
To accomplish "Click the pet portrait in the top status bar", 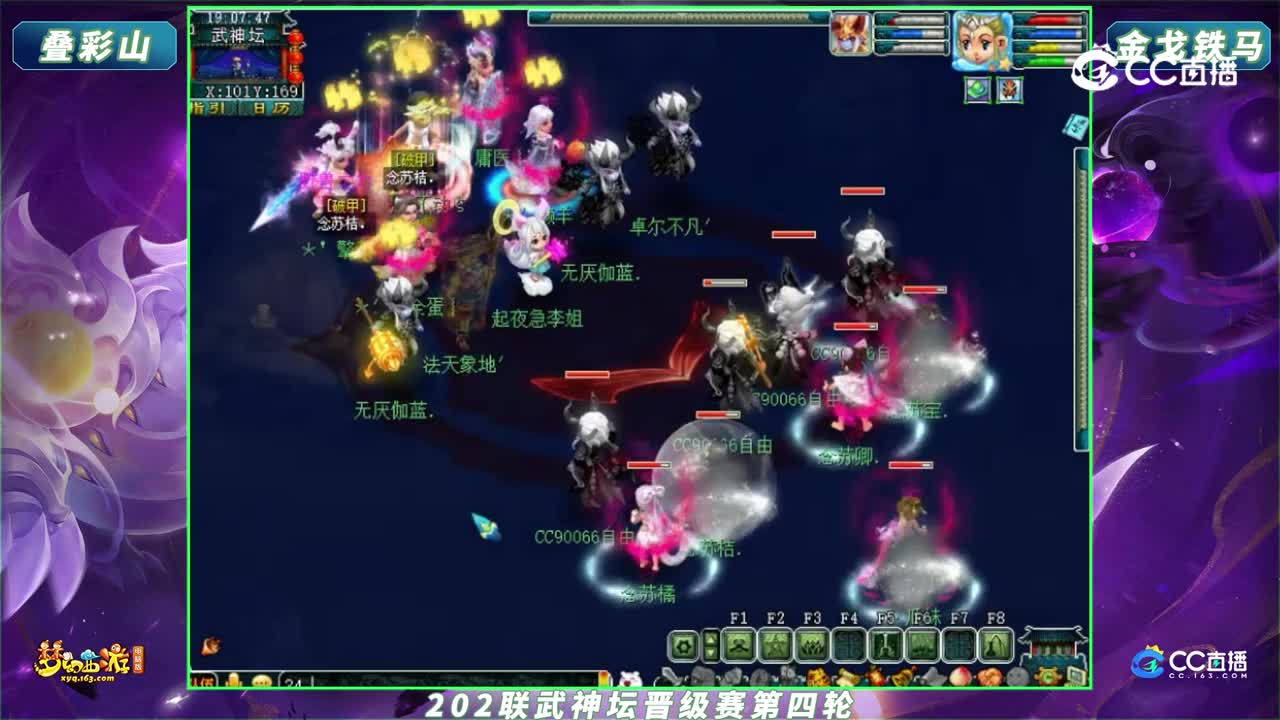I will click(851, 34).
